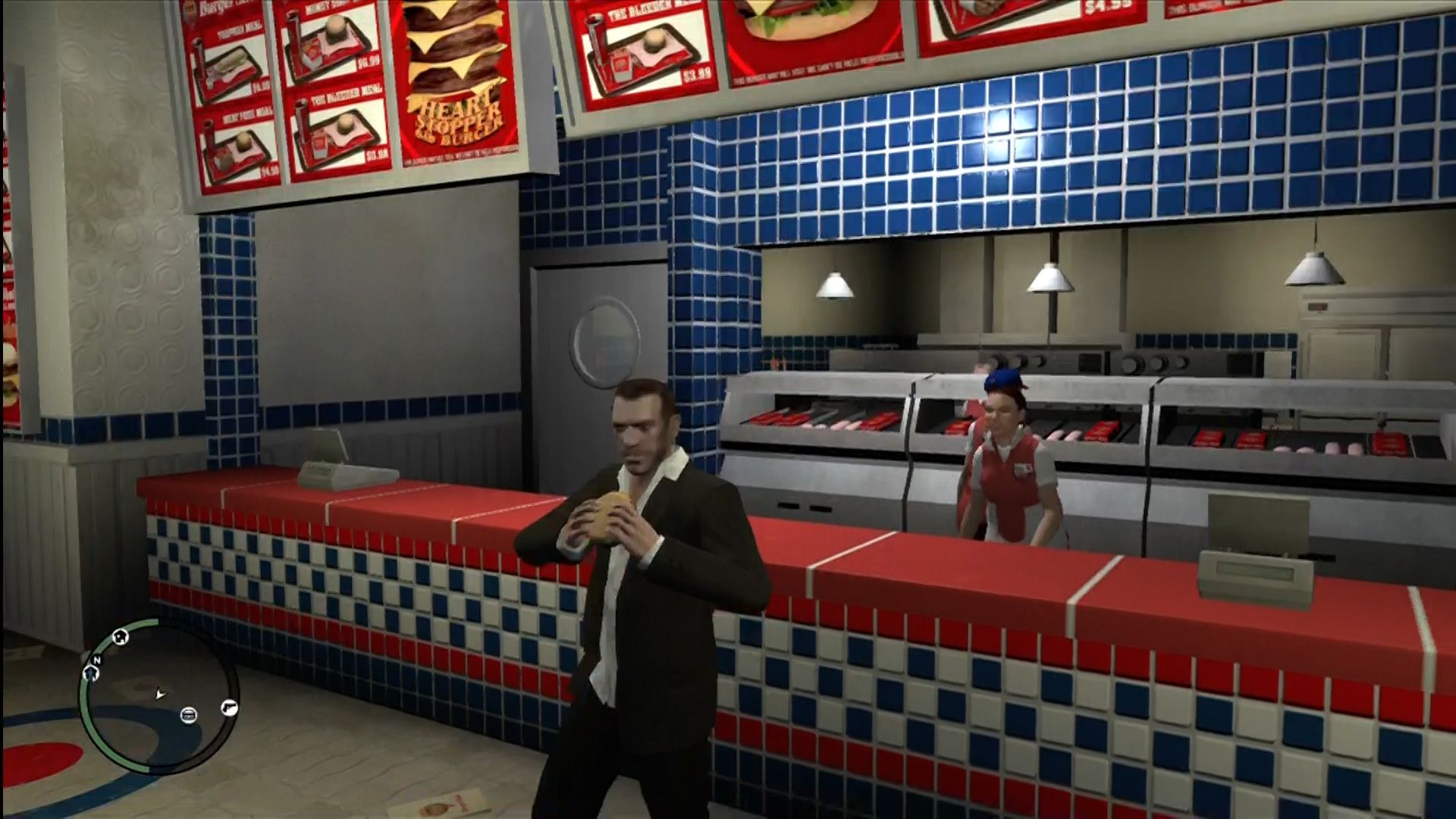Click the north N marker on the radar
Viewport: 1456px width, 819px height.
pos(98,660)
